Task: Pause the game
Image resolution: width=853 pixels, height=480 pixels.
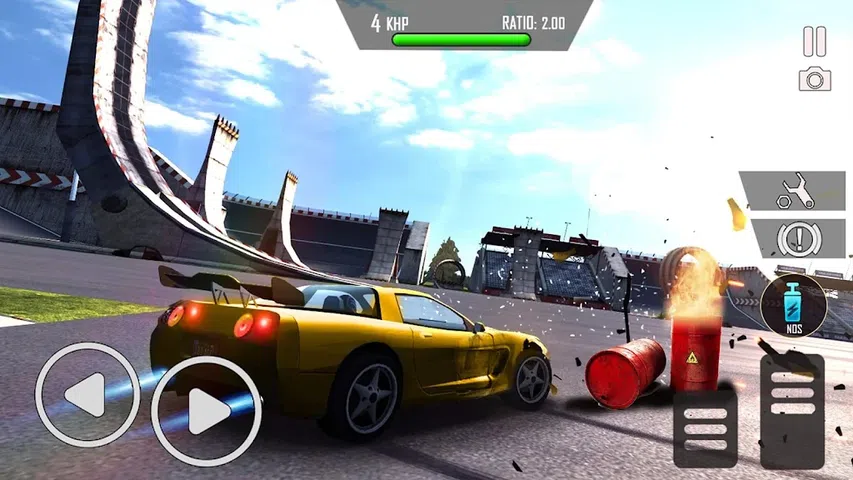Action: coord(815,41)
